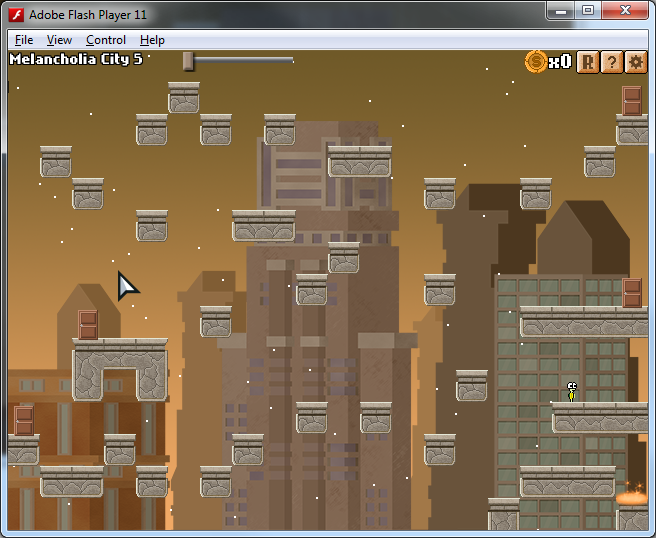Click the level progress slider handle
656x538 pixels.
[x=188, y=61]
